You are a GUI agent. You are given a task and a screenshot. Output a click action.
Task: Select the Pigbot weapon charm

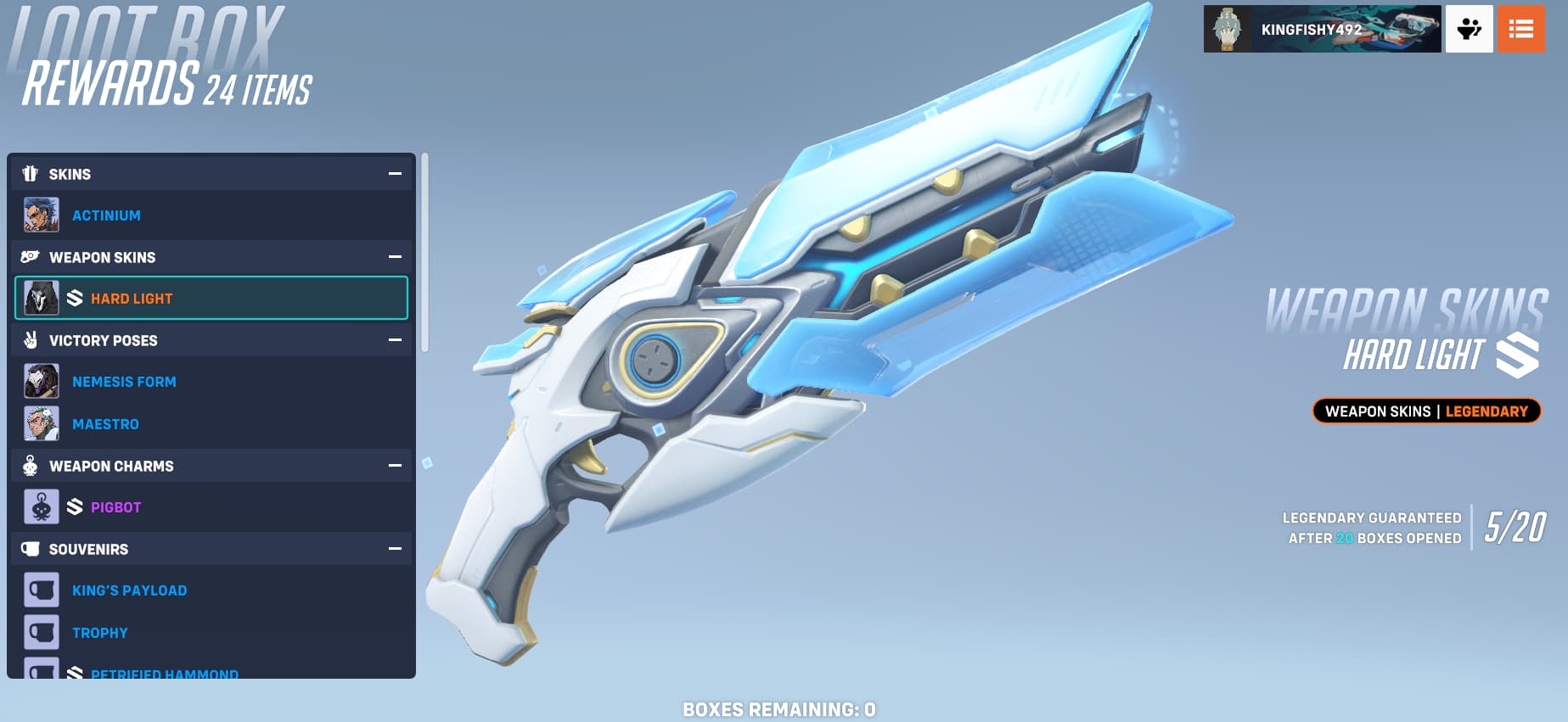tap(115, 507)
